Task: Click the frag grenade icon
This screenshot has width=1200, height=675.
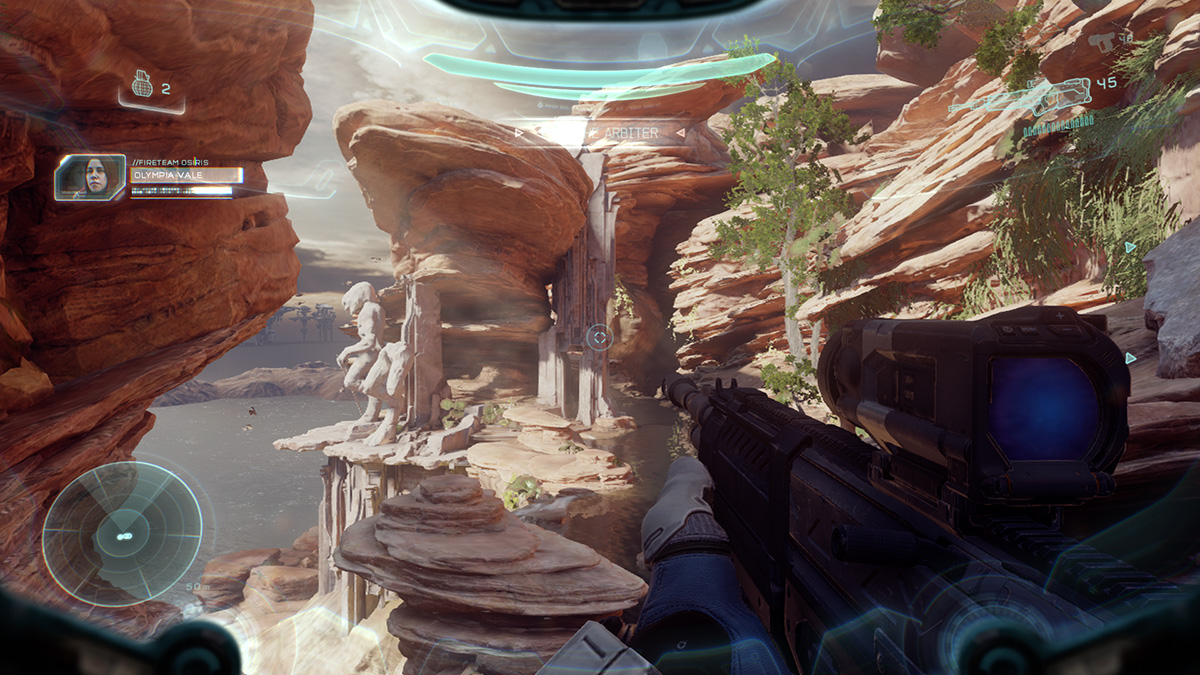Action: [143, 87]
